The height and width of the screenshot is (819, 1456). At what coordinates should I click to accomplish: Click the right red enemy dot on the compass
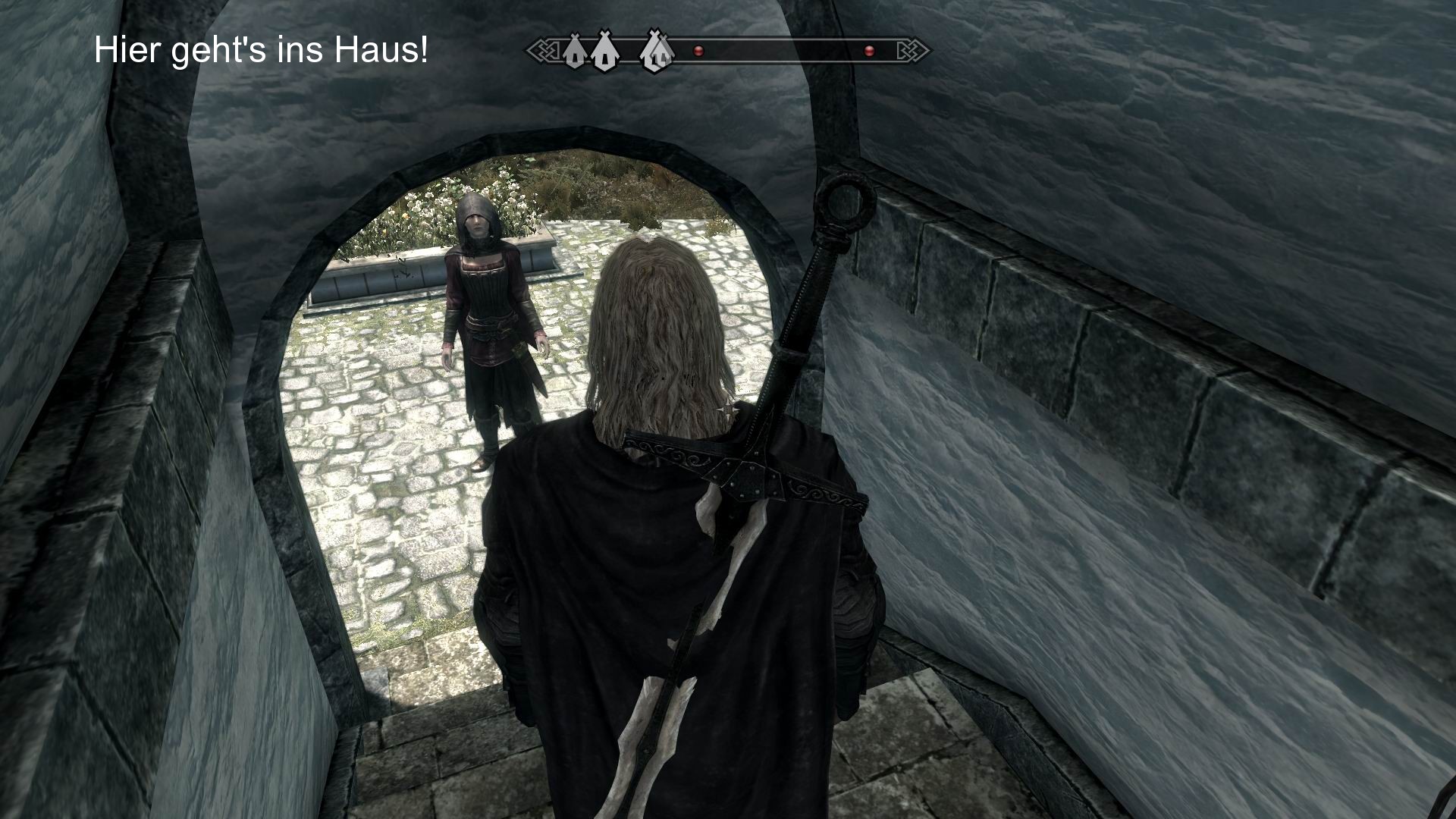pos(869,51)
